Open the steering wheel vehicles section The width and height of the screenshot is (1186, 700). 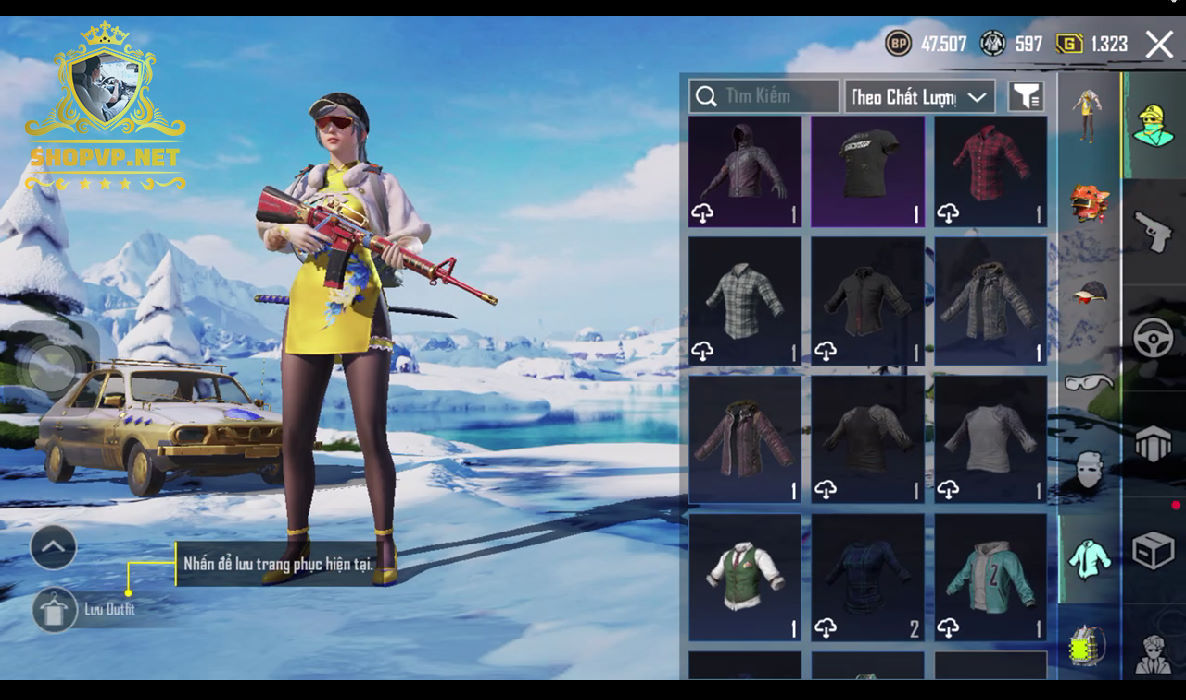click(1153, 338)
